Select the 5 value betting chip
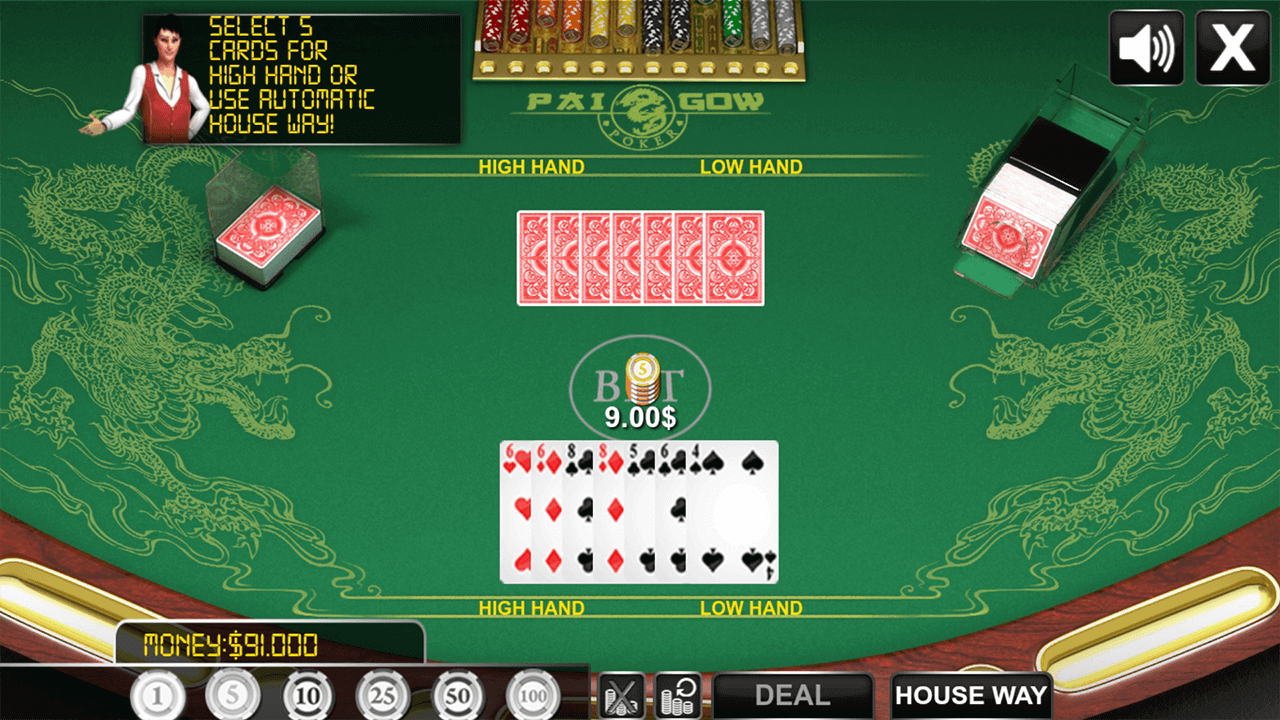Viewport: 1280px width, 720px height. [232, 695]
